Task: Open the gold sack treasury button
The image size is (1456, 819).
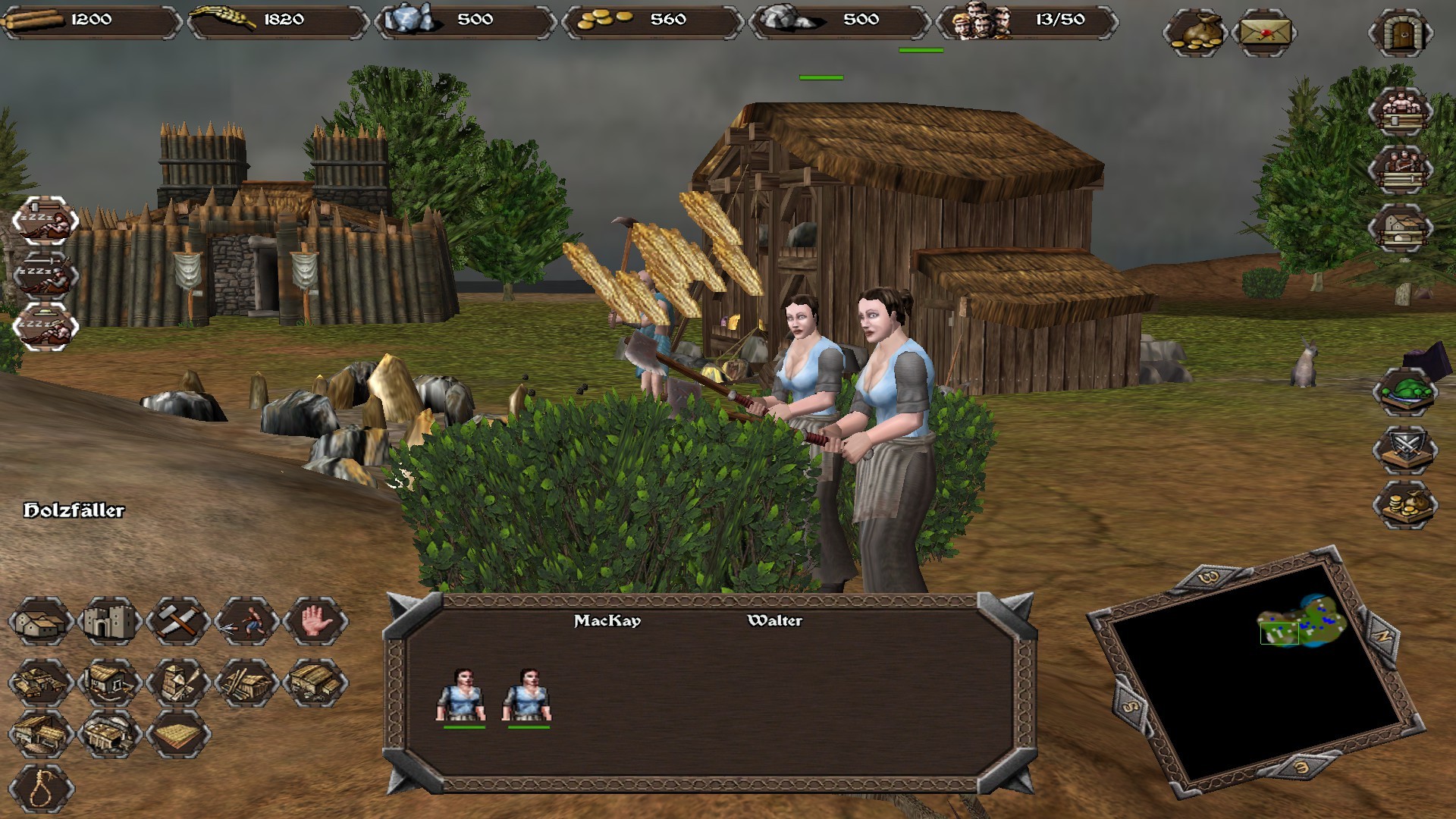Action: pos(1194,33)
